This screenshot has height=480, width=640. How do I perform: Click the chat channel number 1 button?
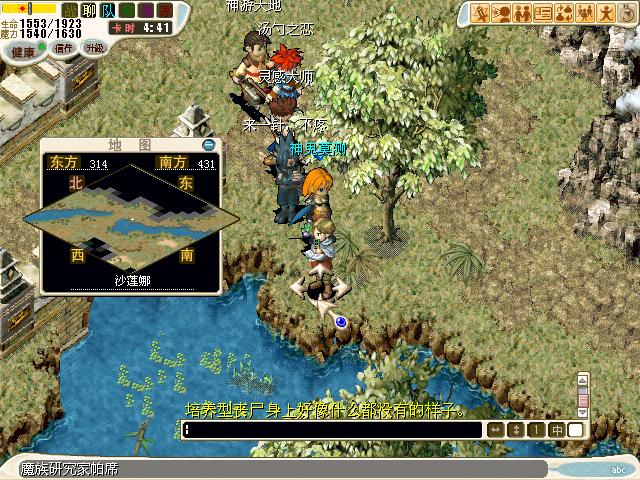(537, 429)
